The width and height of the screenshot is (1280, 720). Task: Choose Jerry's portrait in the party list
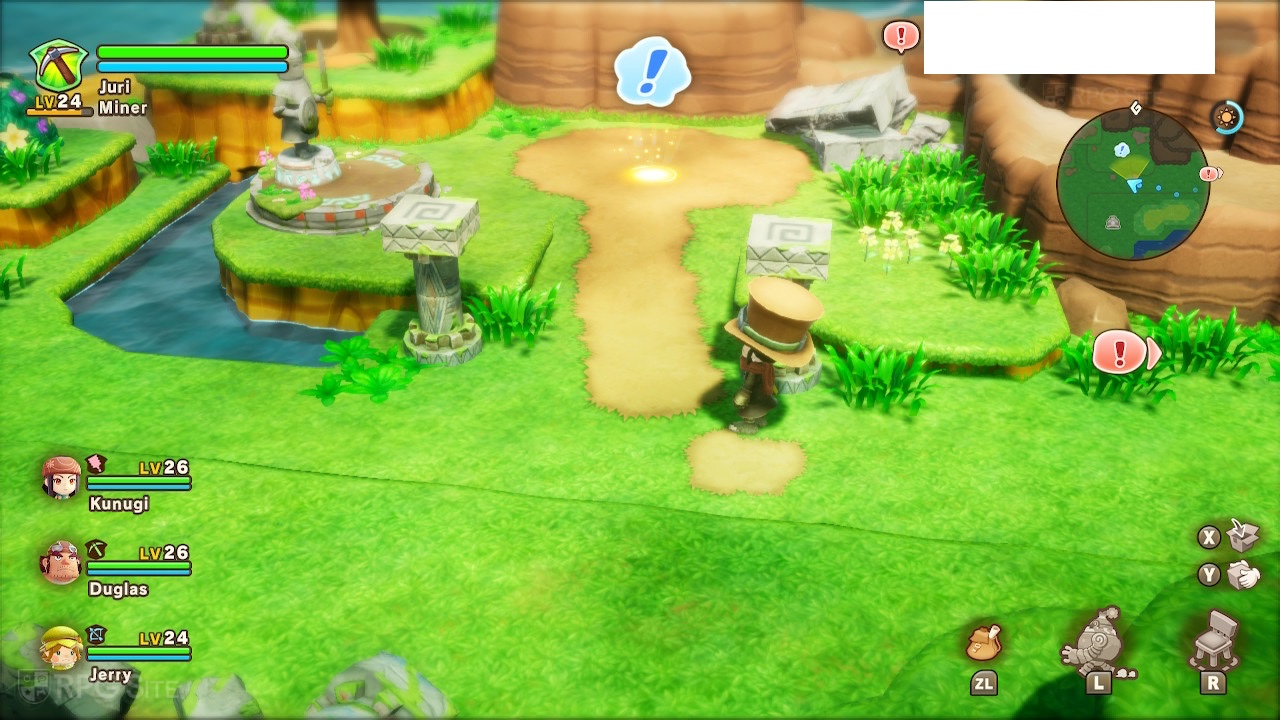coord(61,648)
